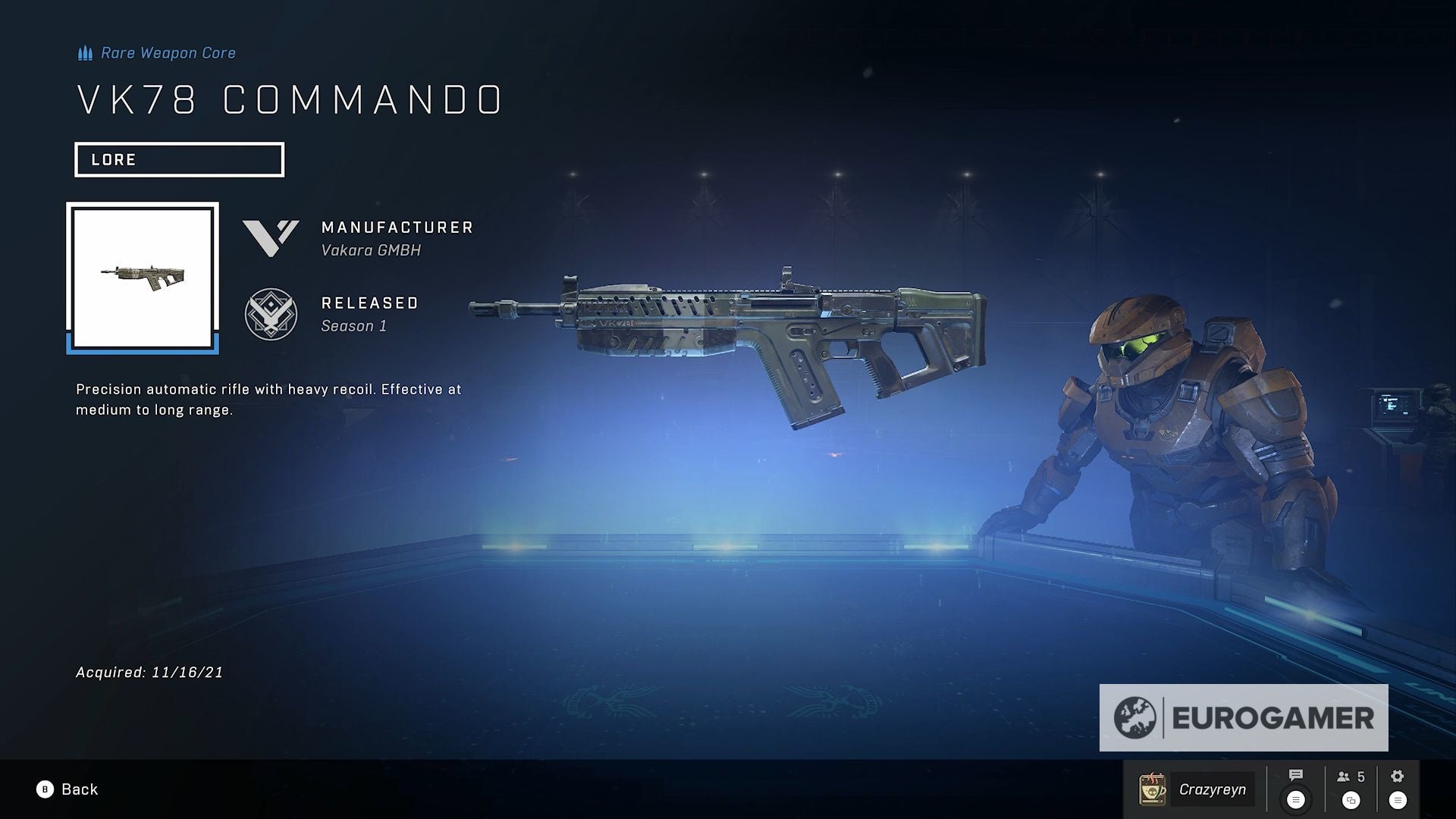The width and height of the screenshot is (1456, 819).
Task: Open the chat message bubble icon
Action: point(1297,776)
